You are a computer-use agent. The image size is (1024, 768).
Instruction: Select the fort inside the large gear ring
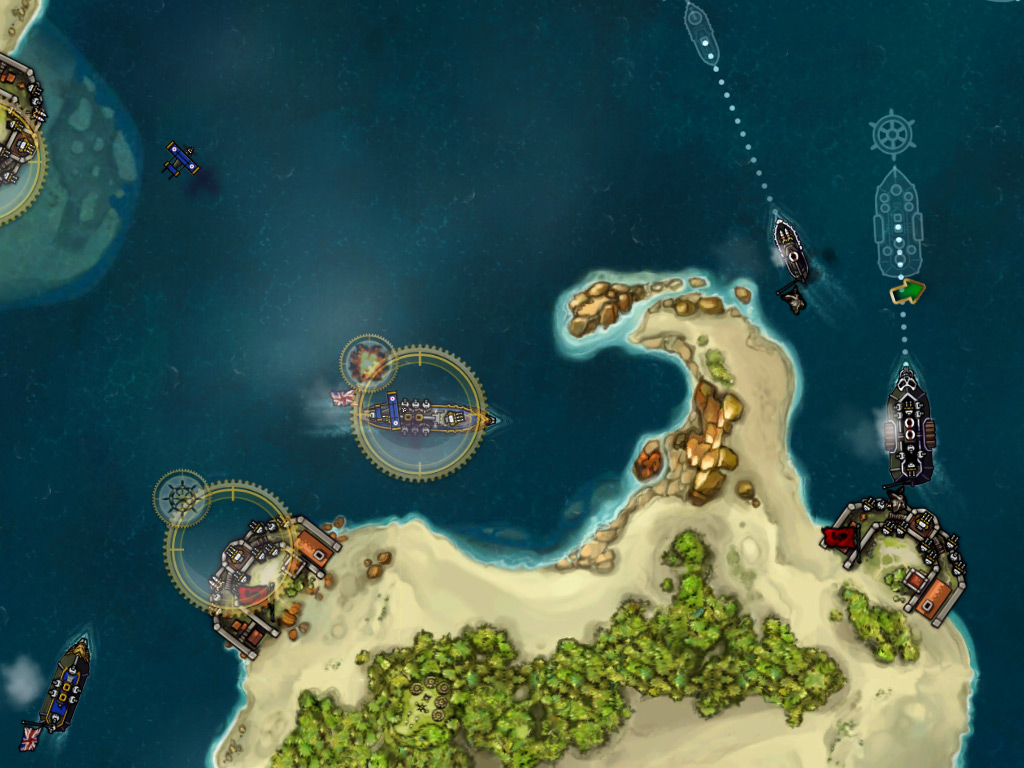244,568
